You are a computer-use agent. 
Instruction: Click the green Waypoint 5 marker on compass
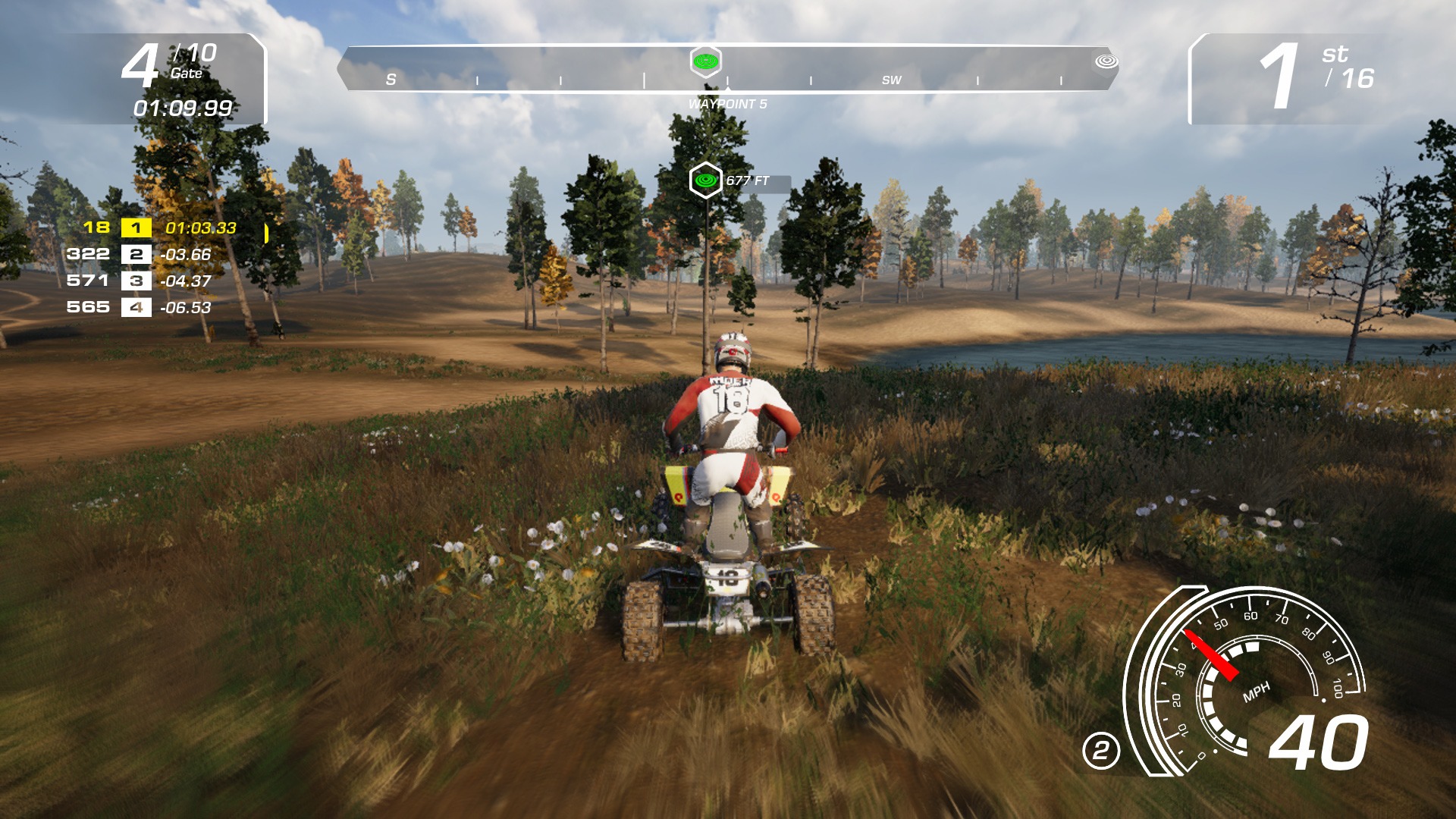pos(706,61)
